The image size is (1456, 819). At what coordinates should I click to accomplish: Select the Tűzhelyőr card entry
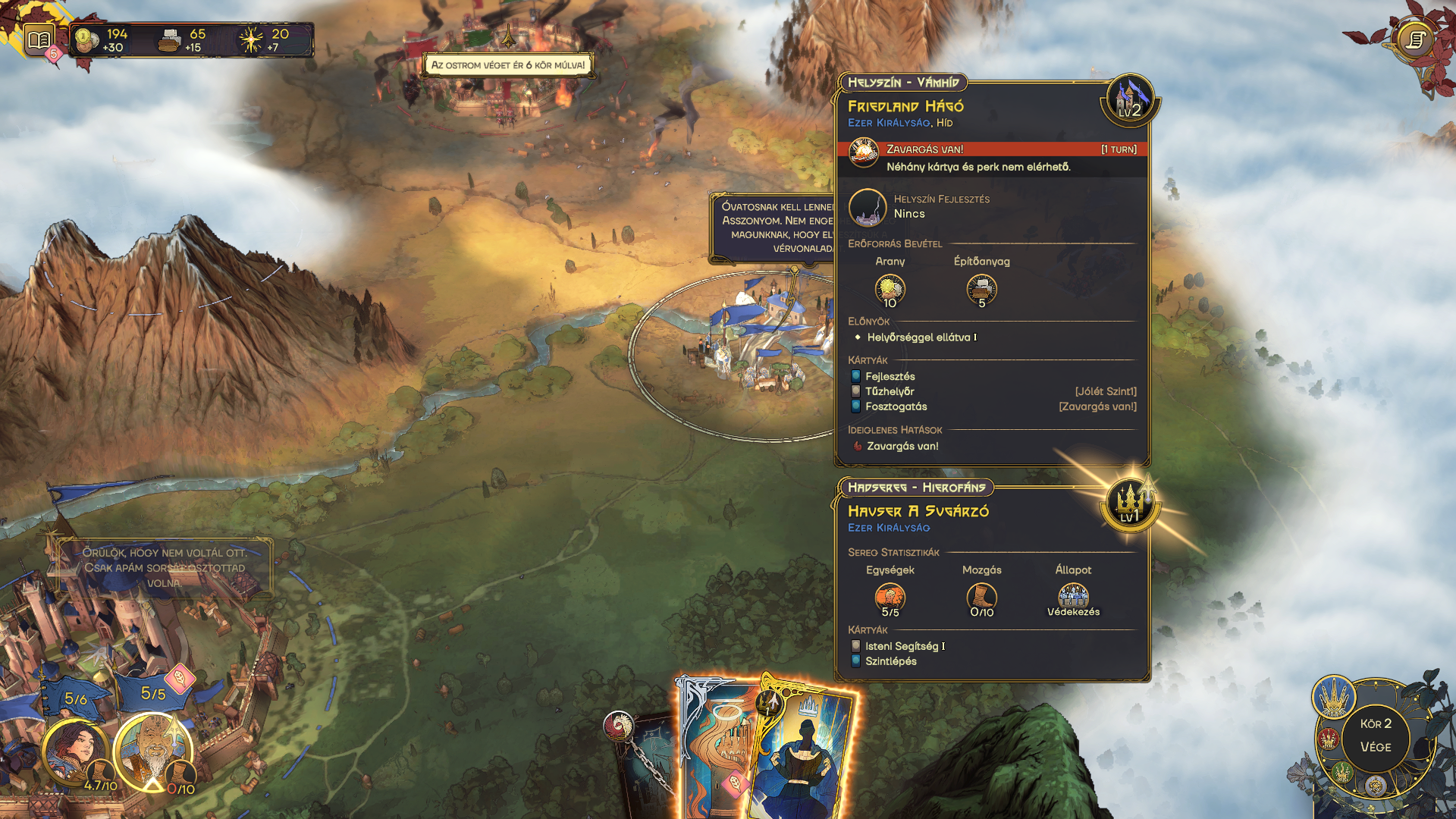click(889, 391)
